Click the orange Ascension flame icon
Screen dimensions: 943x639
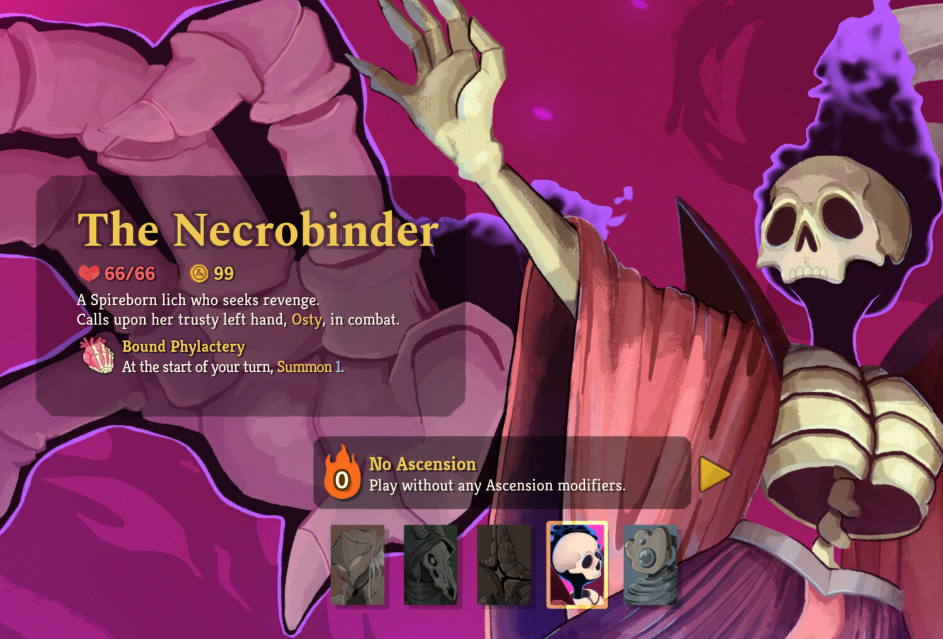tap(342, 473)
